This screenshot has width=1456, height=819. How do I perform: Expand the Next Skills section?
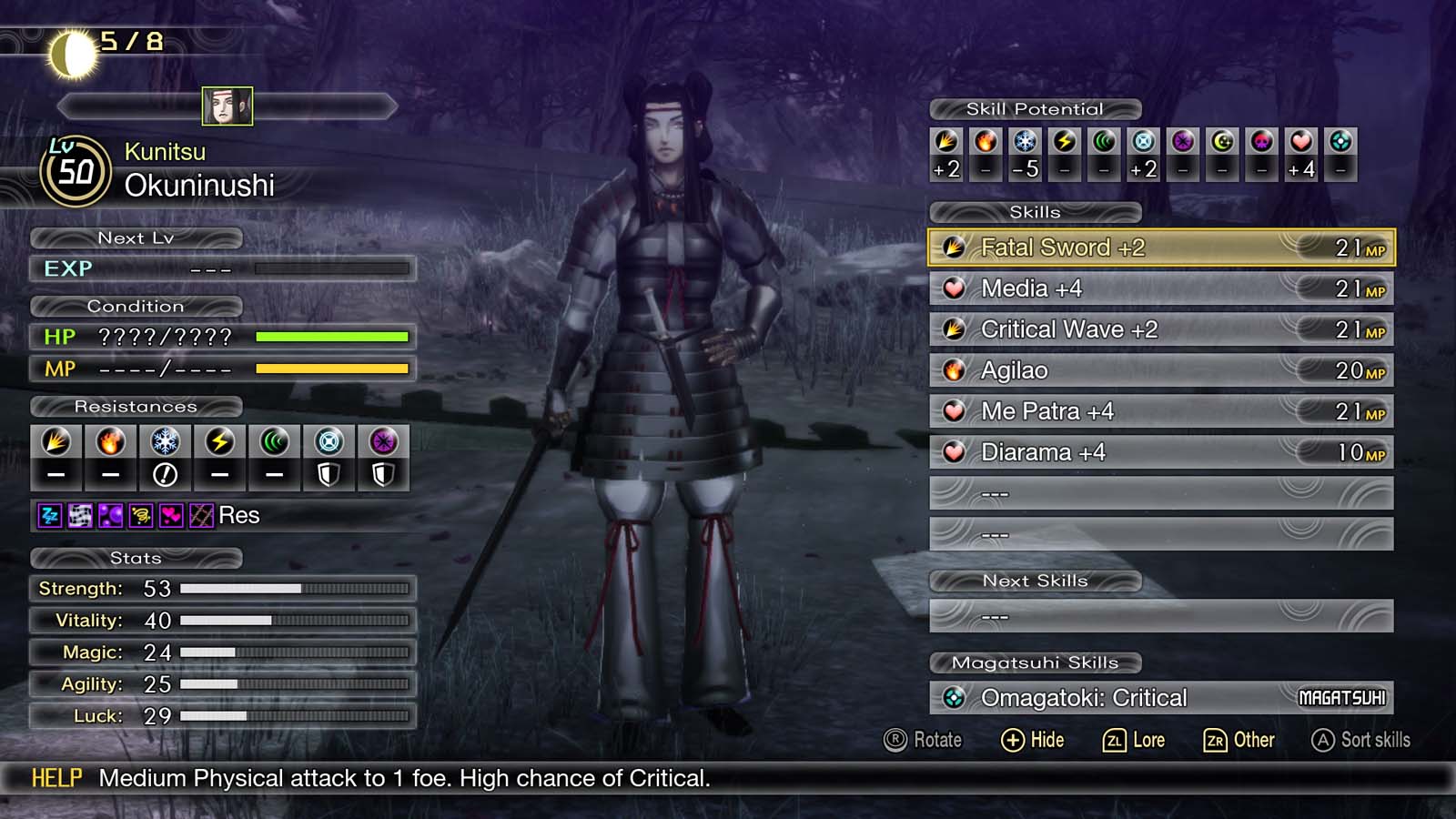pos(1033,581)
